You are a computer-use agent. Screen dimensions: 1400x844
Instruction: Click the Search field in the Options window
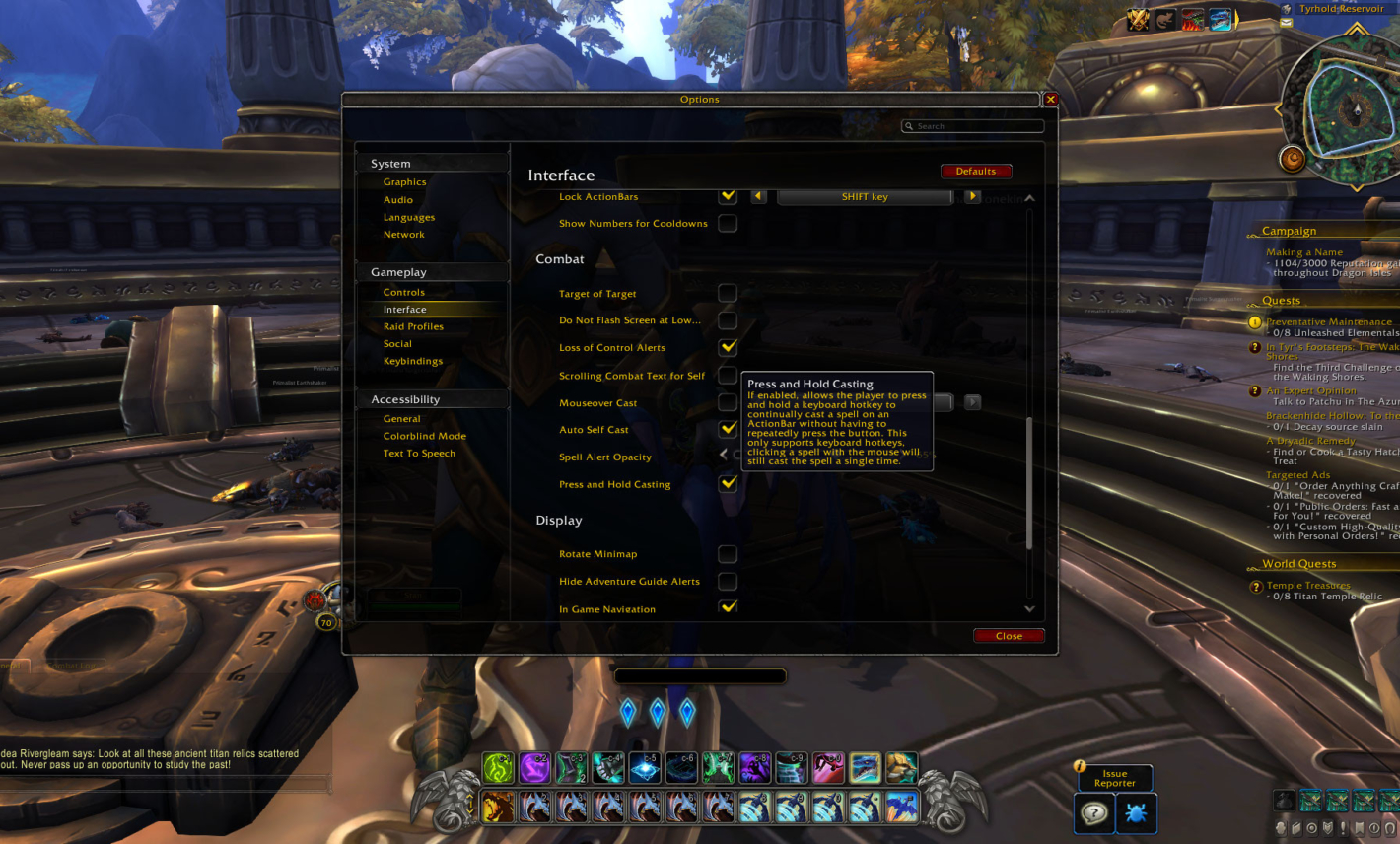[972, 126]
